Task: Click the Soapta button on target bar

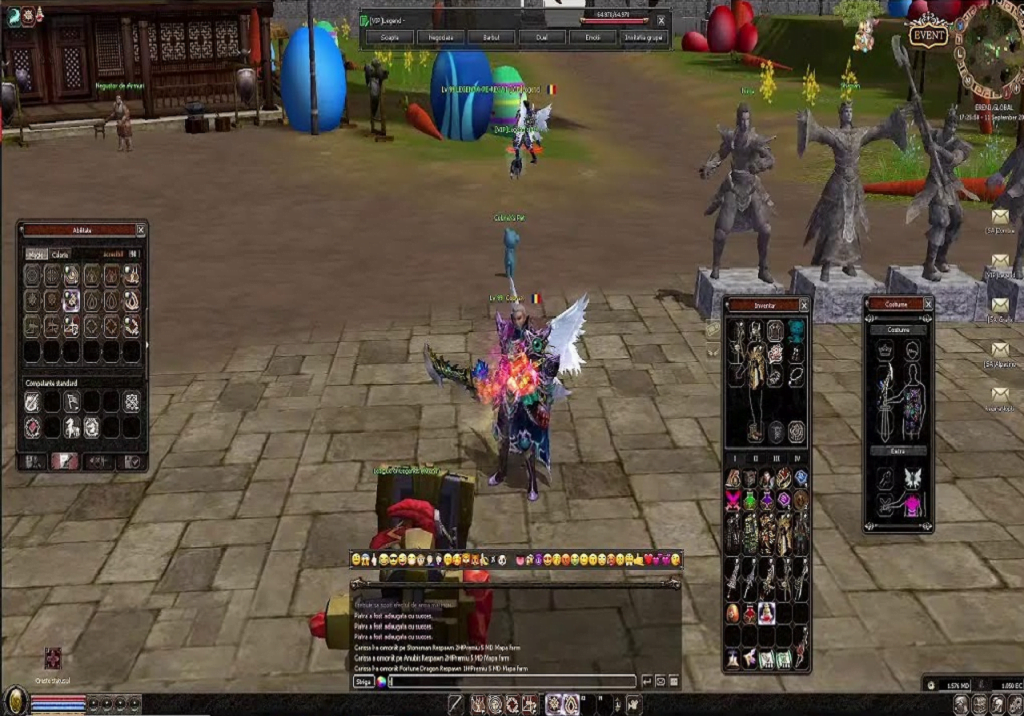Action: pos(389,37)
